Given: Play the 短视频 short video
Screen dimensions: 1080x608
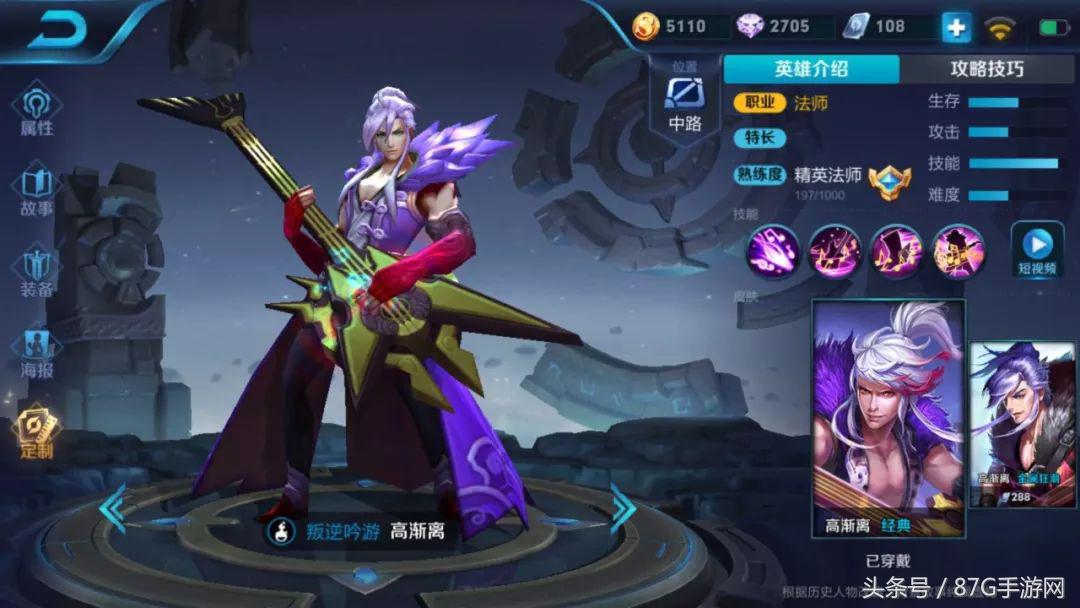Looking at the screenshot, I should pos(1037,251).
